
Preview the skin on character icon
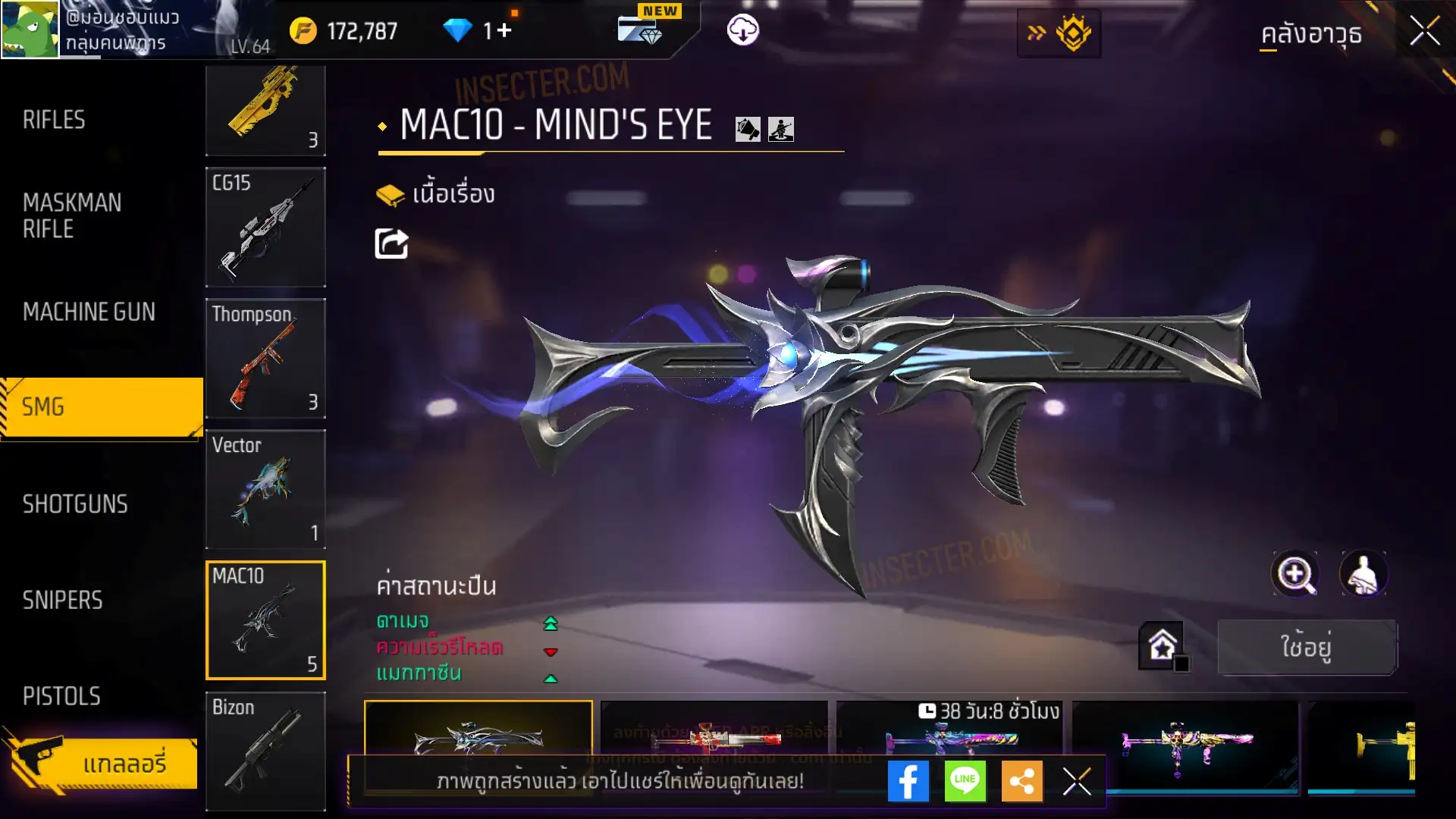tap(1363, 574)
